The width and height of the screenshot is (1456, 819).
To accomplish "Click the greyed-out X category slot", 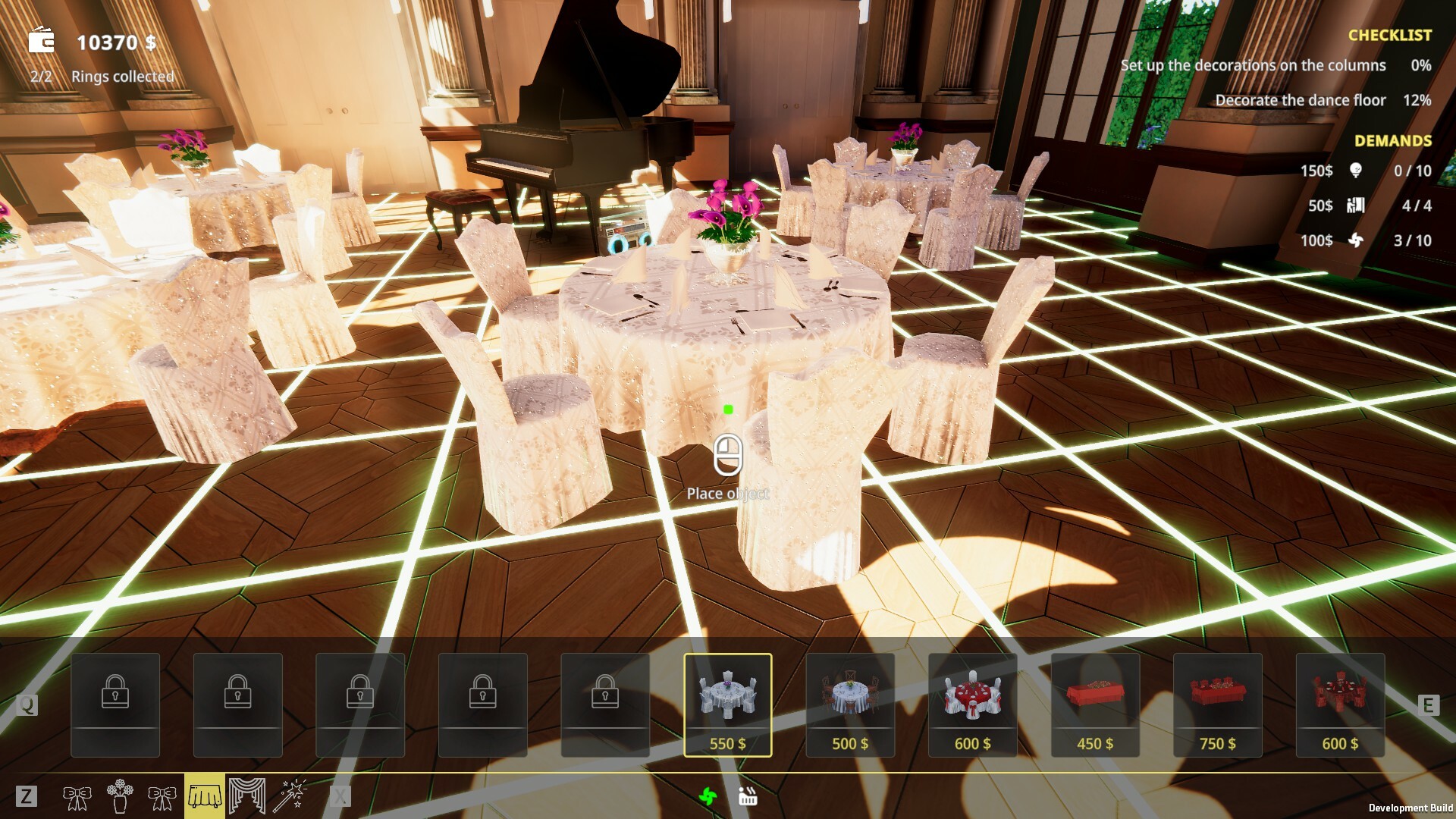I will coord(340,795).
